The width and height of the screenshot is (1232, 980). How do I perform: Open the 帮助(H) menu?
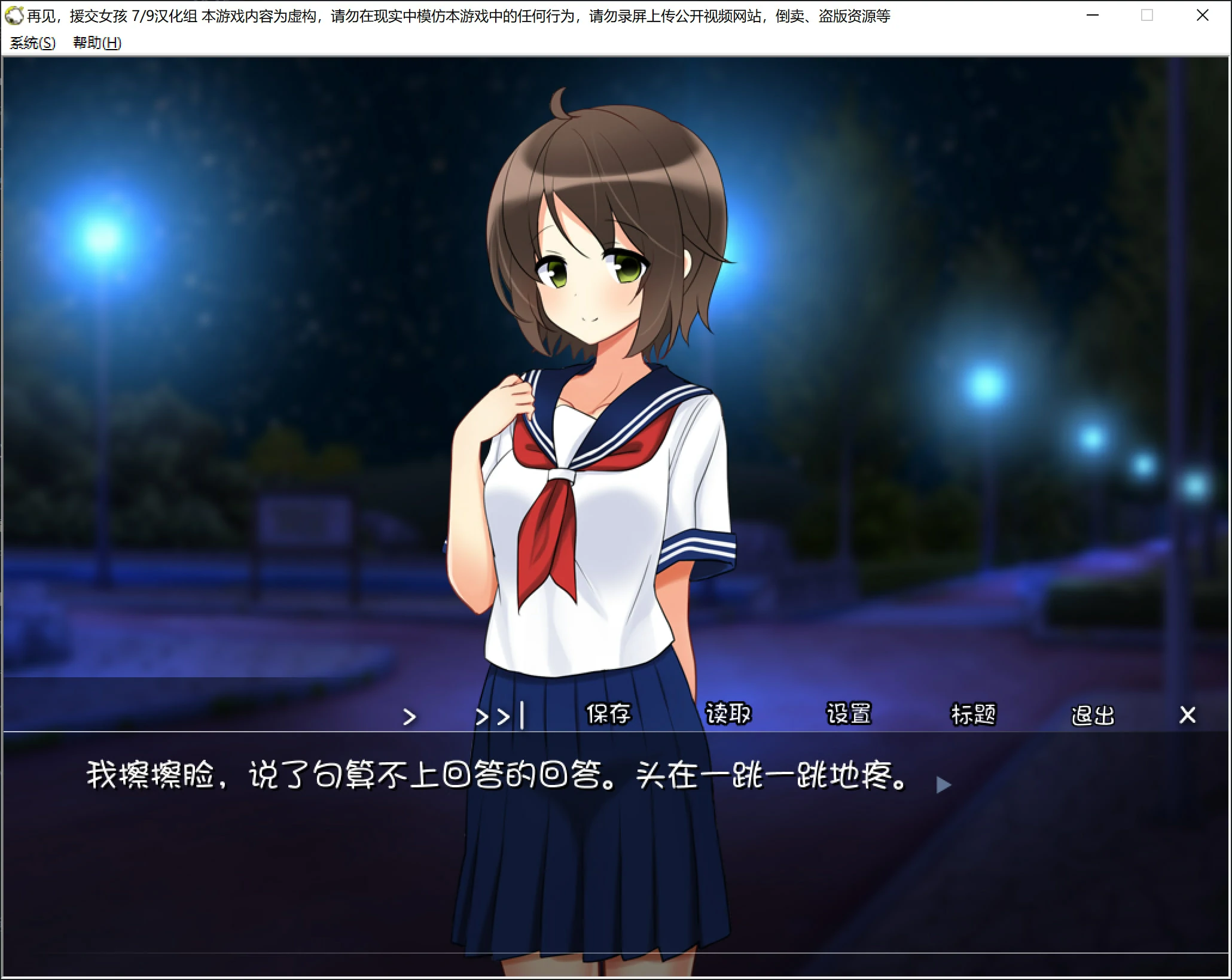tap(96, 43)
